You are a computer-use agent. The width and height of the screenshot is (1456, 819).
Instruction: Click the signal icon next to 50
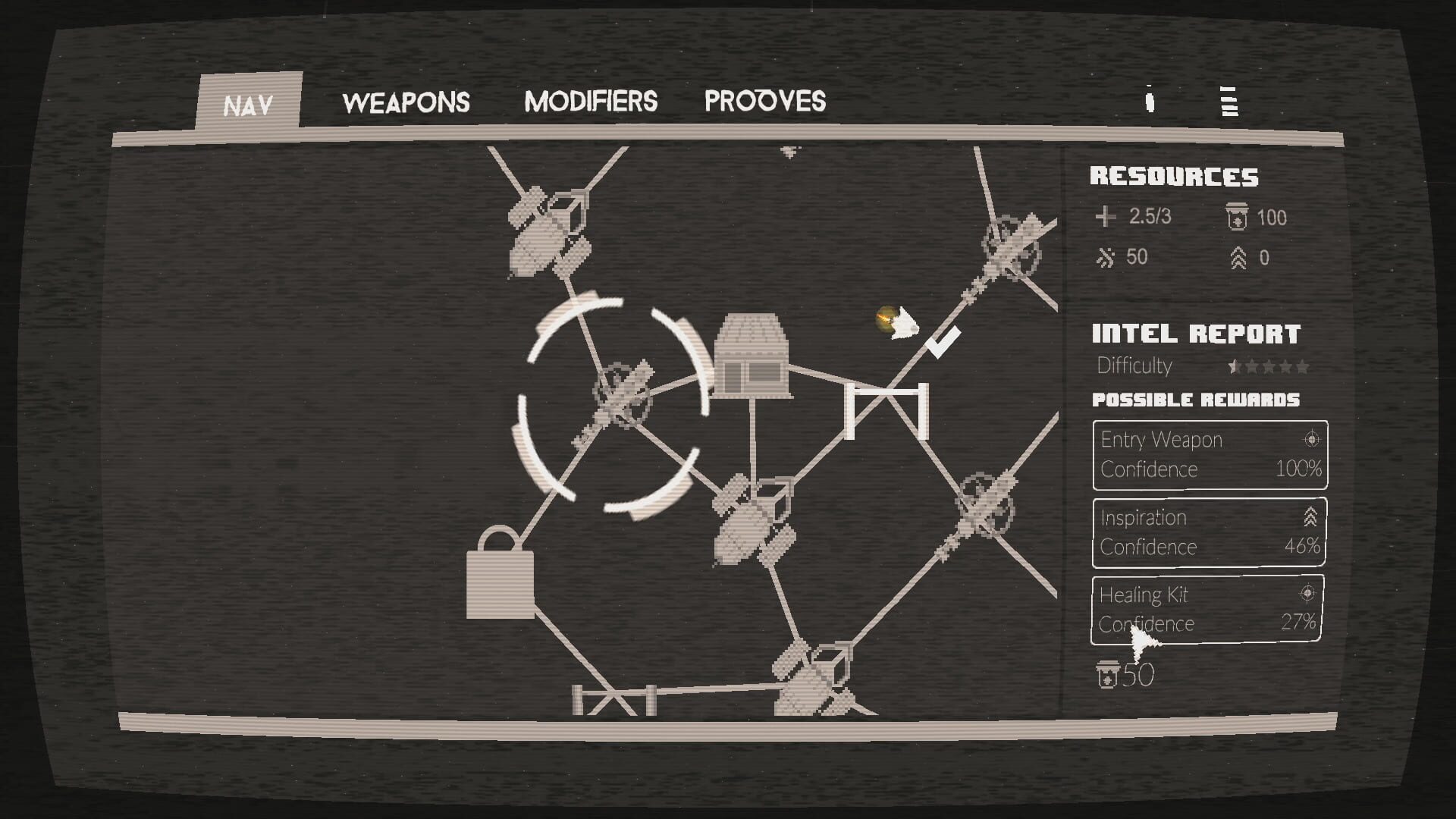(1103, 258)
